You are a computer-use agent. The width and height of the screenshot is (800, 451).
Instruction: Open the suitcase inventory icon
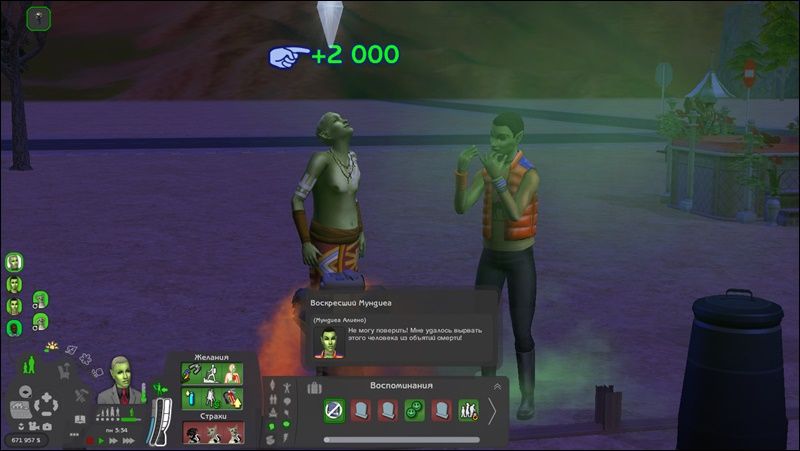[314, 387]
